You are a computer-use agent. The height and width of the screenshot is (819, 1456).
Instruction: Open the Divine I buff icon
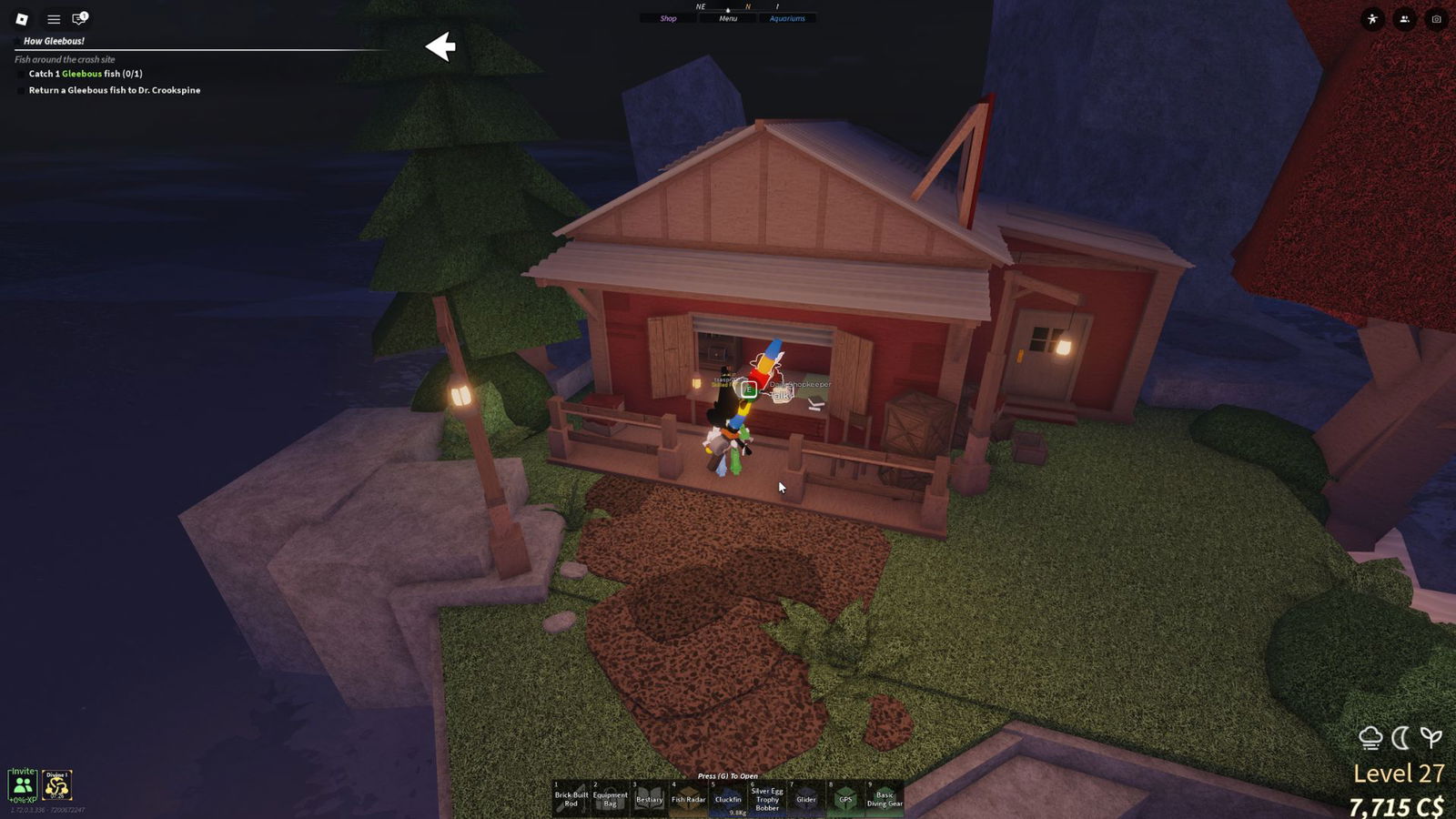[x=57, y=784]
